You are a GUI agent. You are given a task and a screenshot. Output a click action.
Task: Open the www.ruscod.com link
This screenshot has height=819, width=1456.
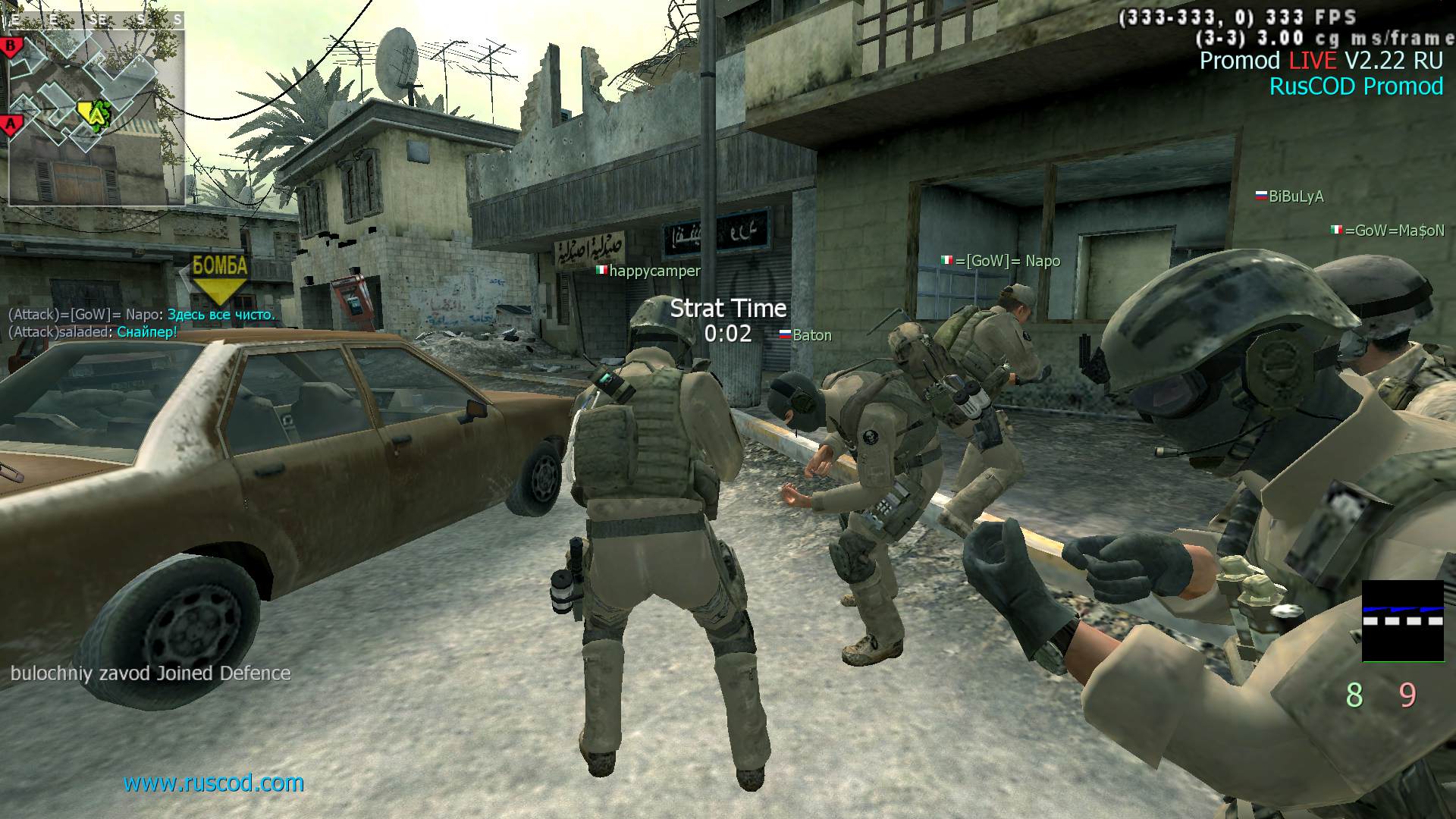pos(214,783)
